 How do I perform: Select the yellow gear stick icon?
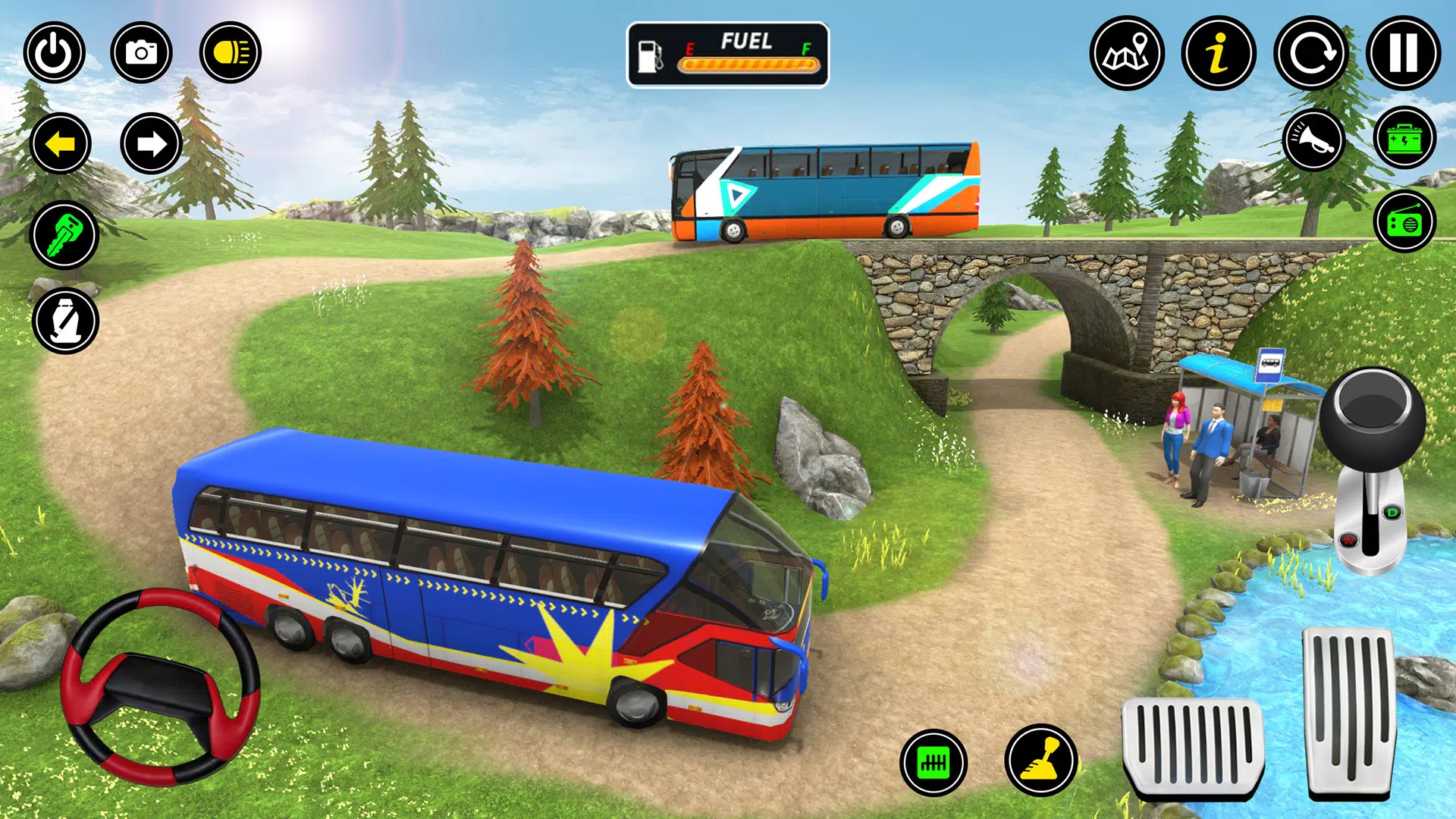click(1041, 761)
